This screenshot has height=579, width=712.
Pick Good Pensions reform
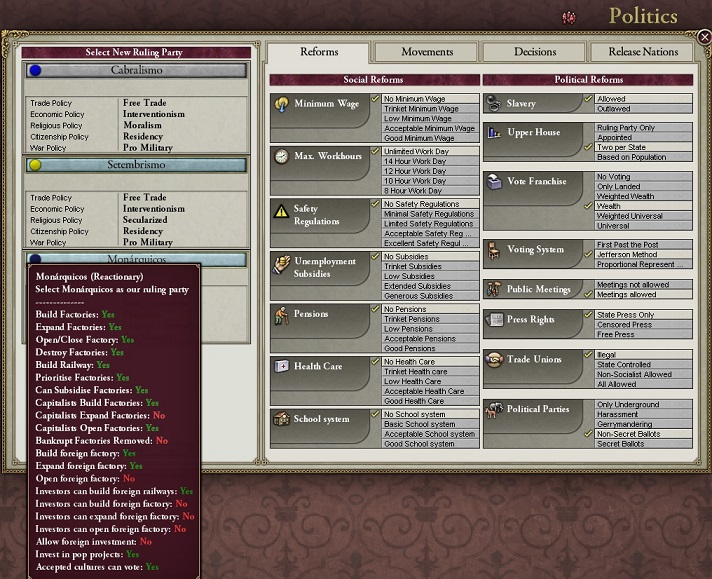click(x=428, y=349)
